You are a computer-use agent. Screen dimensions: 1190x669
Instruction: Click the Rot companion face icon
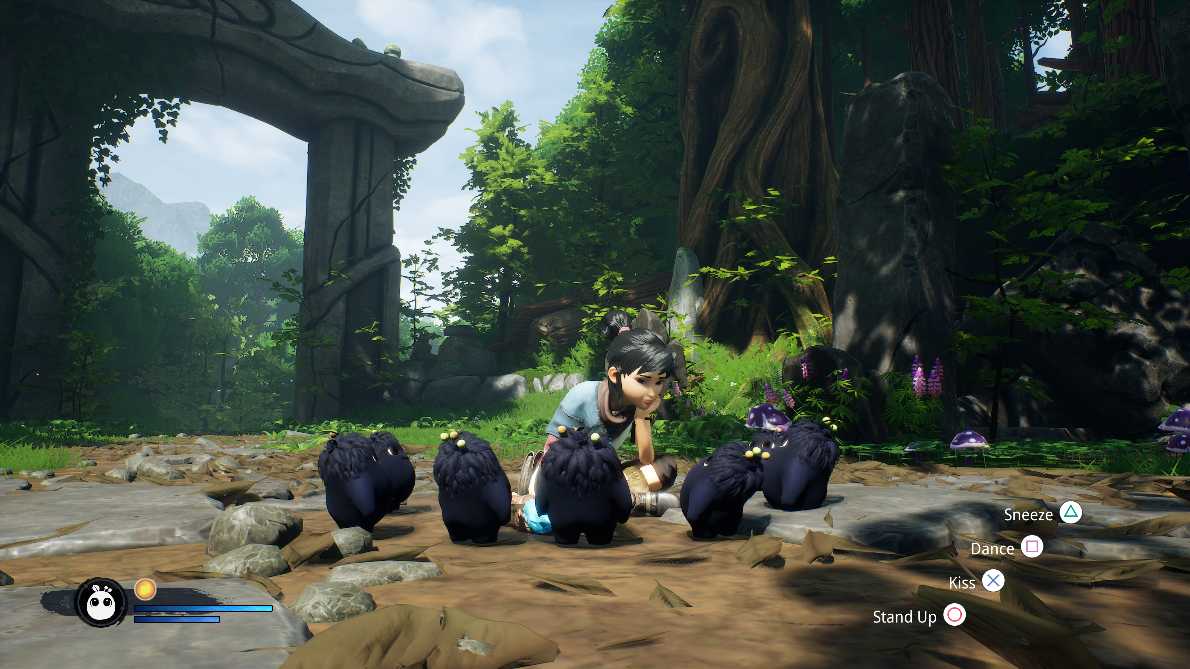click(101, 602)
